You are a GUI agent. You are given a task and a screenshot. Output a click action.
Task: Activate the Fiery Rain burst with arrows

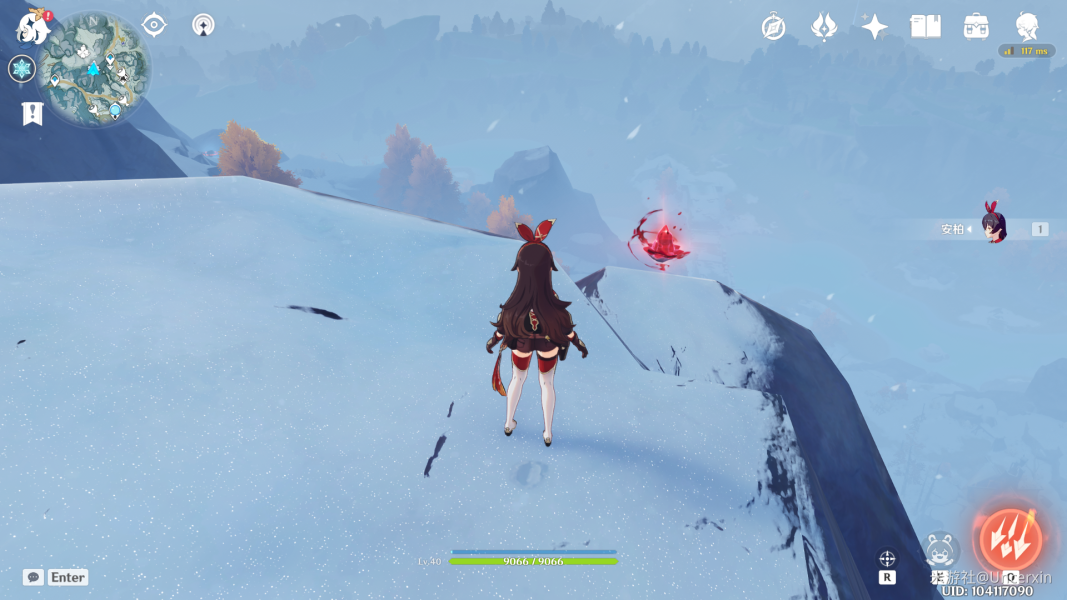click(1010, 540)
